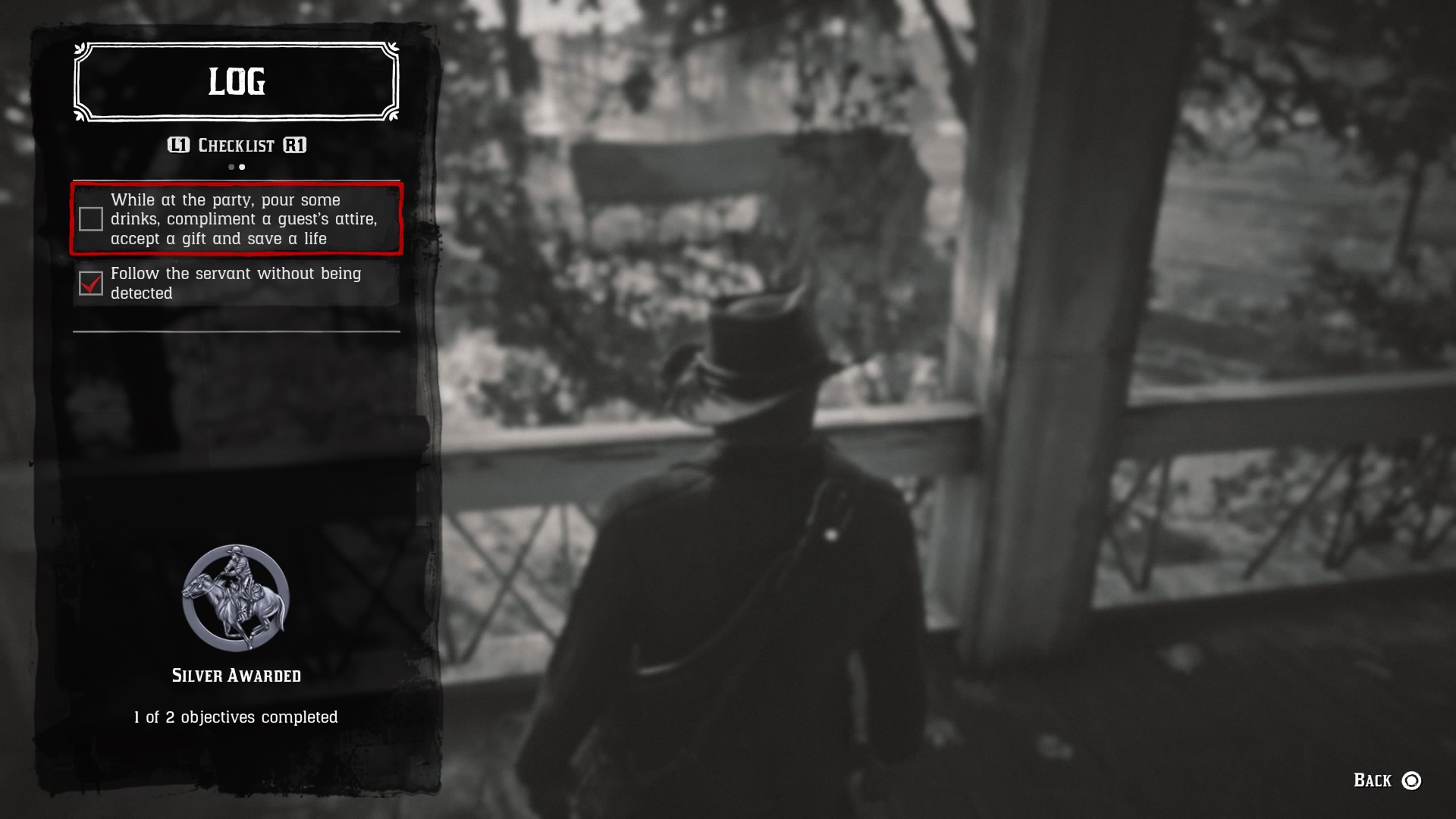Click the horse rider emblem inside the medal
This screenshot has width=1456, height=819.
236,598
